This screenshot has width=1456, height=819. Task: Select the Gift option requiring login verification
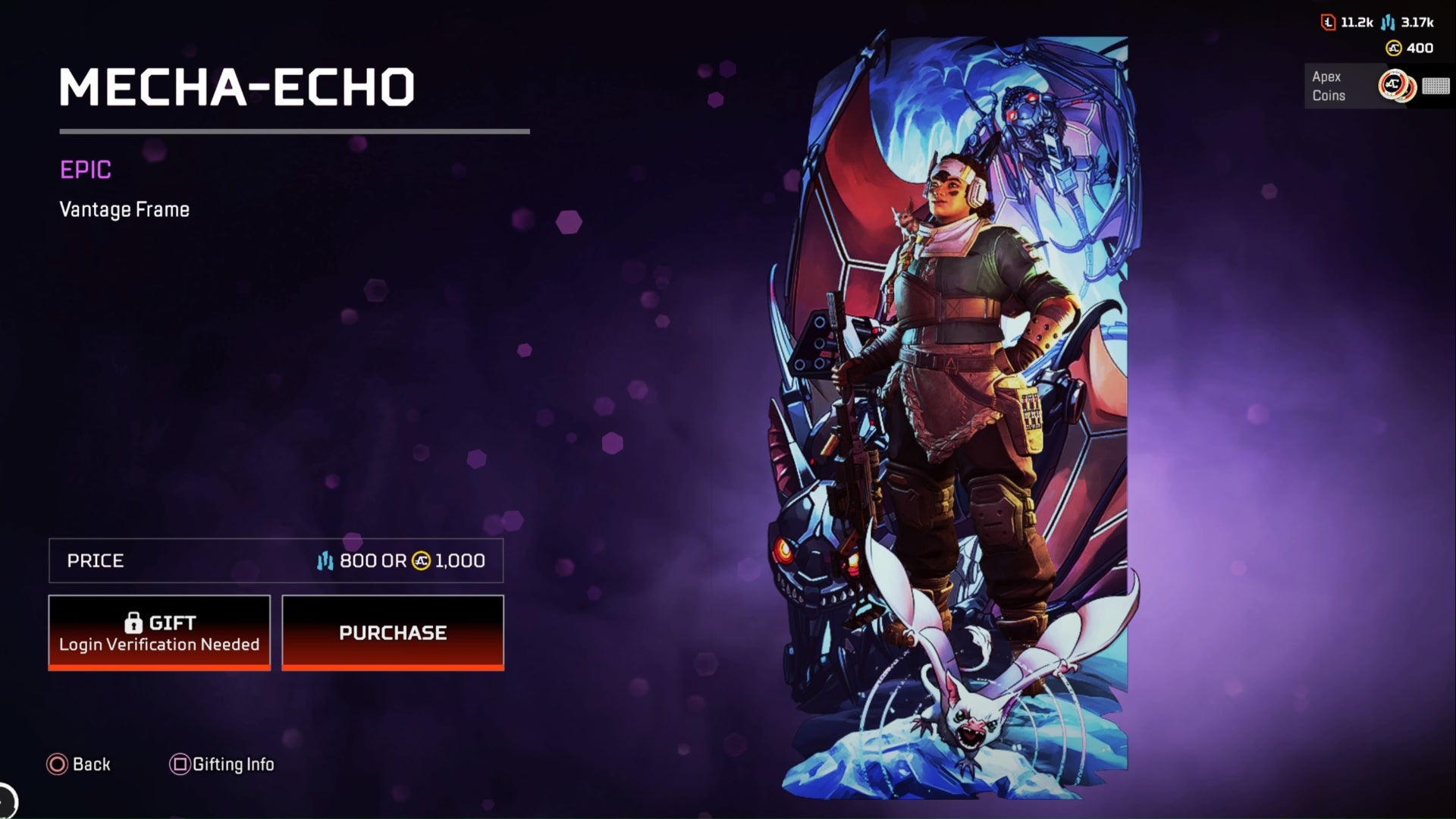[158, 632]
